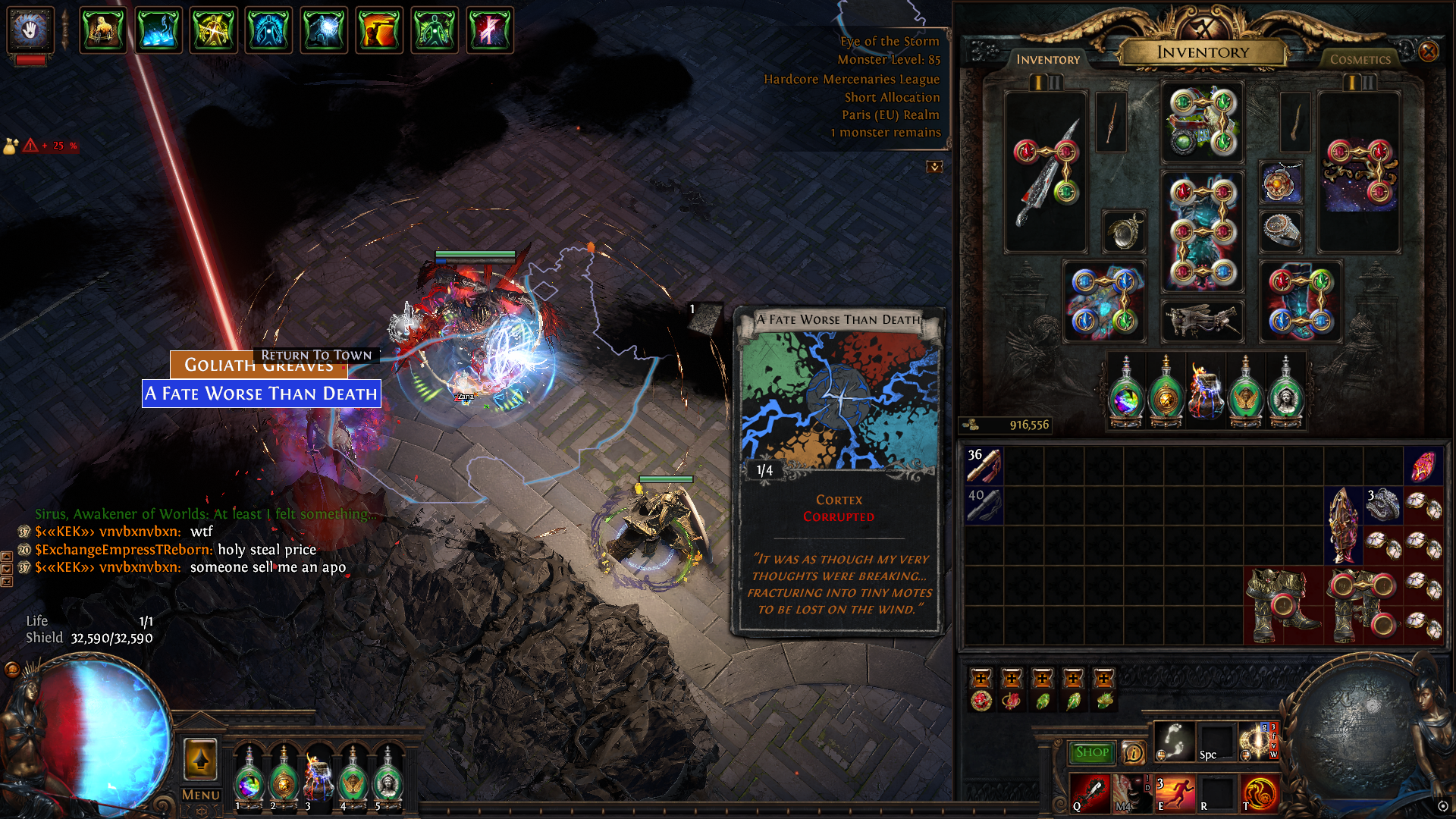The image size is (1456, 819).
Task: Open the Menu button
Action: [x=200, y=795]
